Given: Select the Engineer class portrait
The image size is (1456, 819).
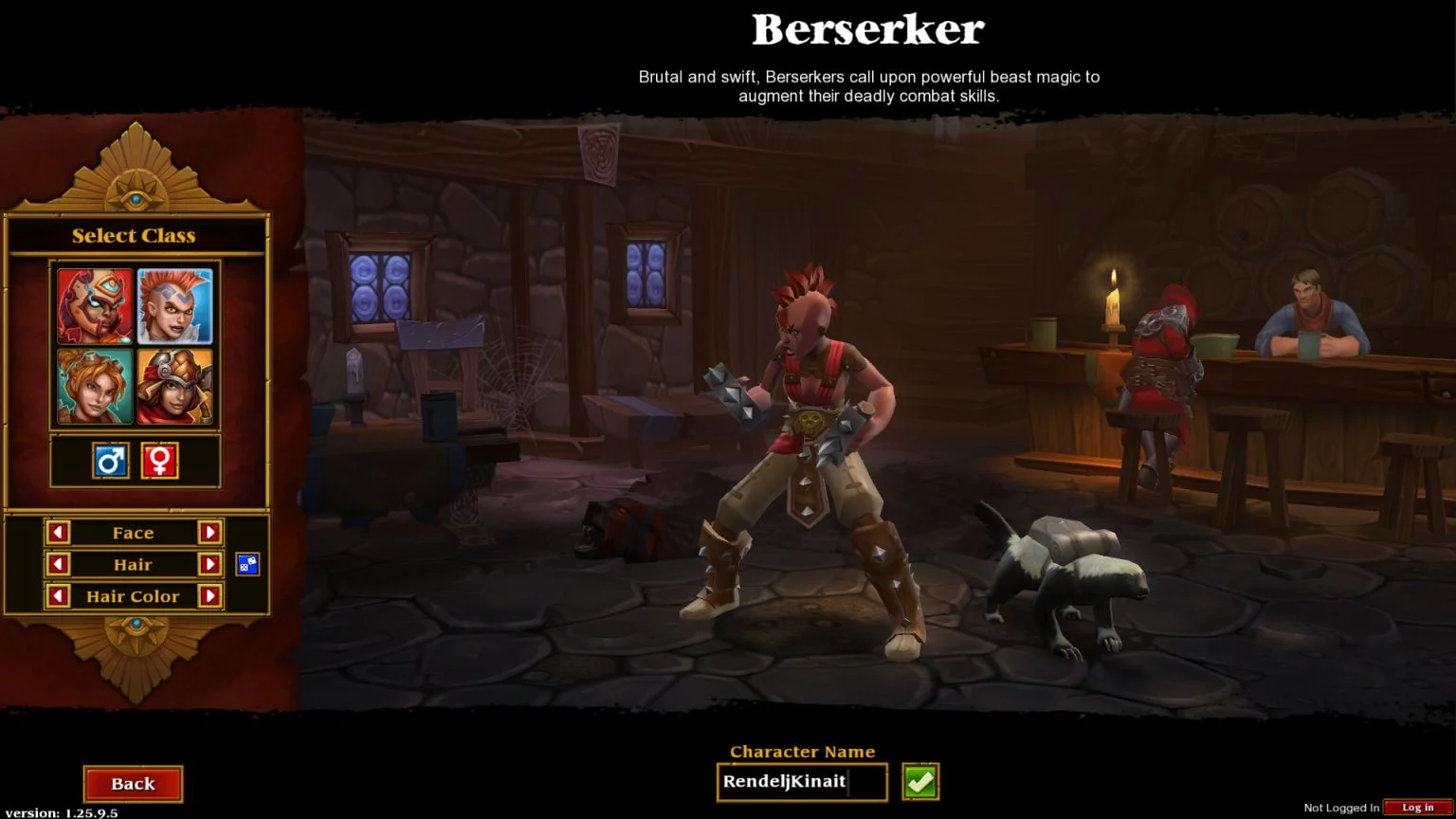Looking at the screenshot, I should 175,386.
